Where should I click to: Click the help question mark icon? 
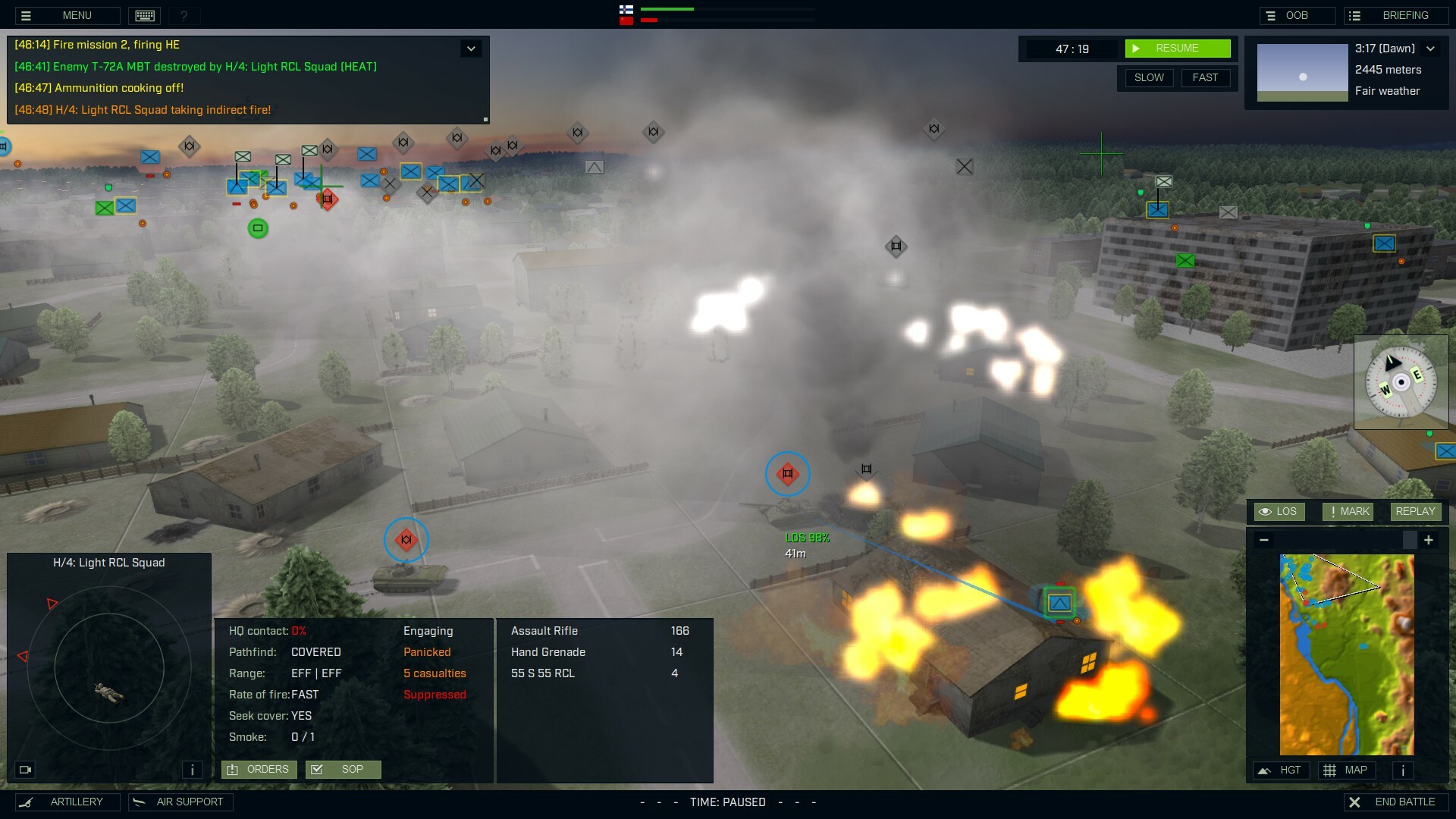(184, 15)
